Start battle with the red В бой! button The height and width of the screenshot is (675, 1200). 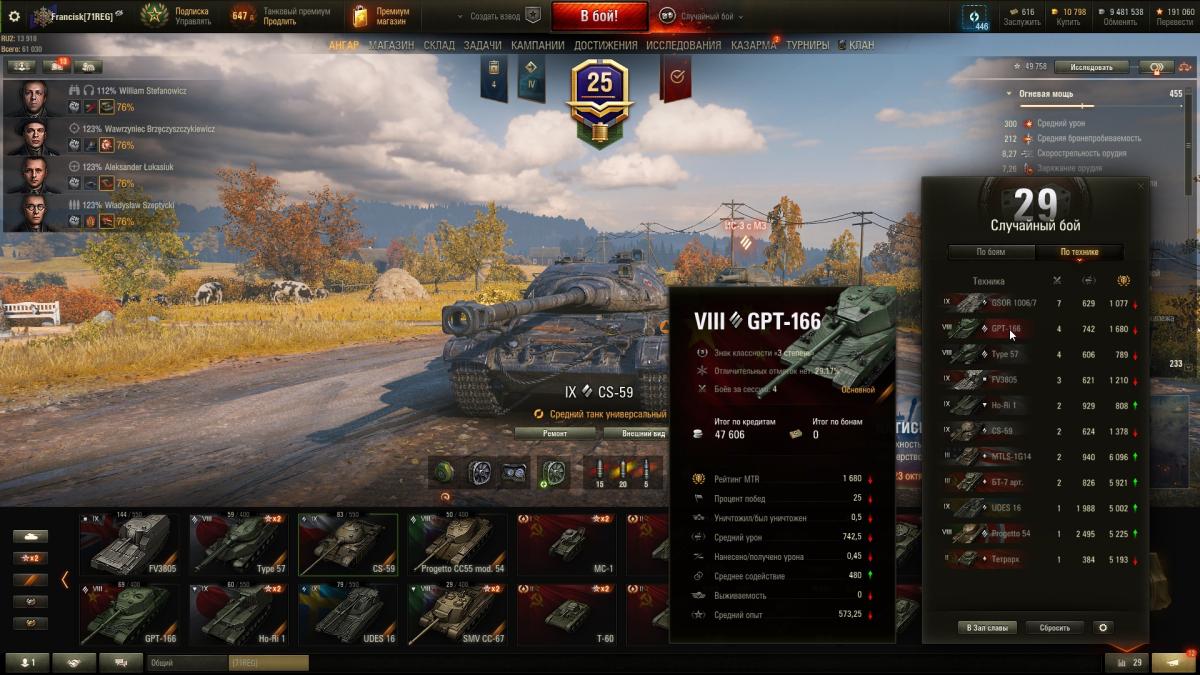click(x=599, y=16)
